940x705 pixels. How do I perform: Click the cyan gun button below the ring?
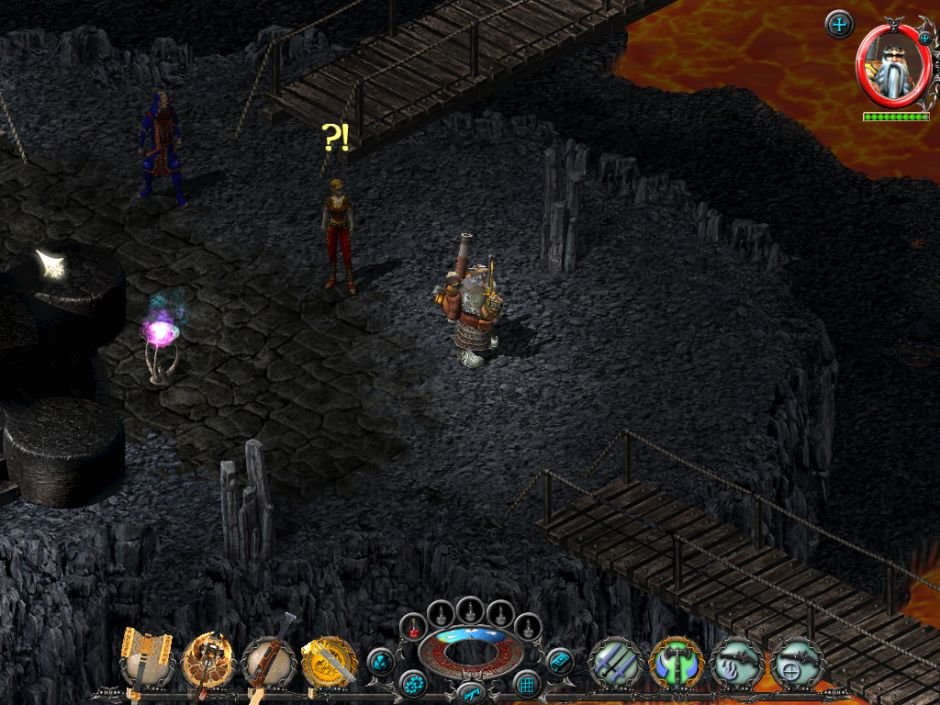pos(469,692)
